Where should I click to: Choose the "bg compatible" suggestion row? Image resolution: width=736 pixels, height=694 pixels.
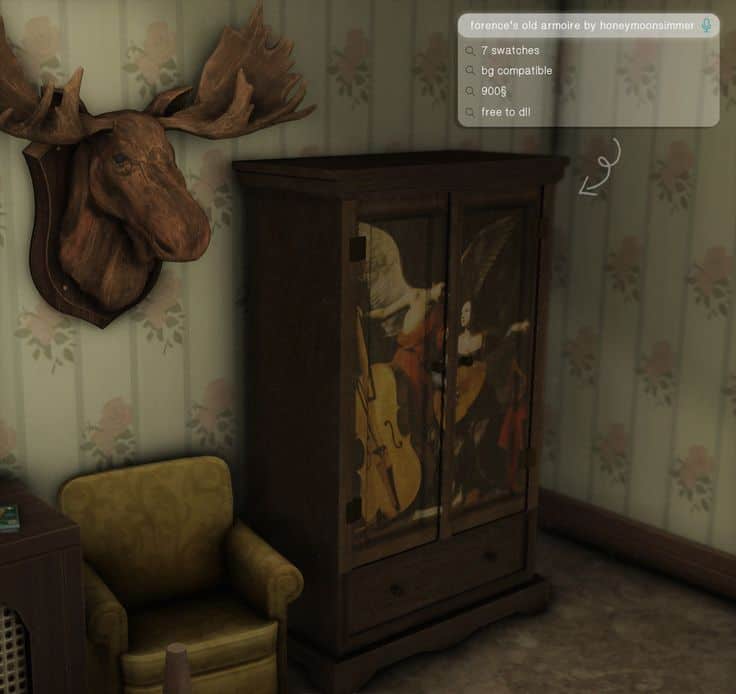coord(516,71)
